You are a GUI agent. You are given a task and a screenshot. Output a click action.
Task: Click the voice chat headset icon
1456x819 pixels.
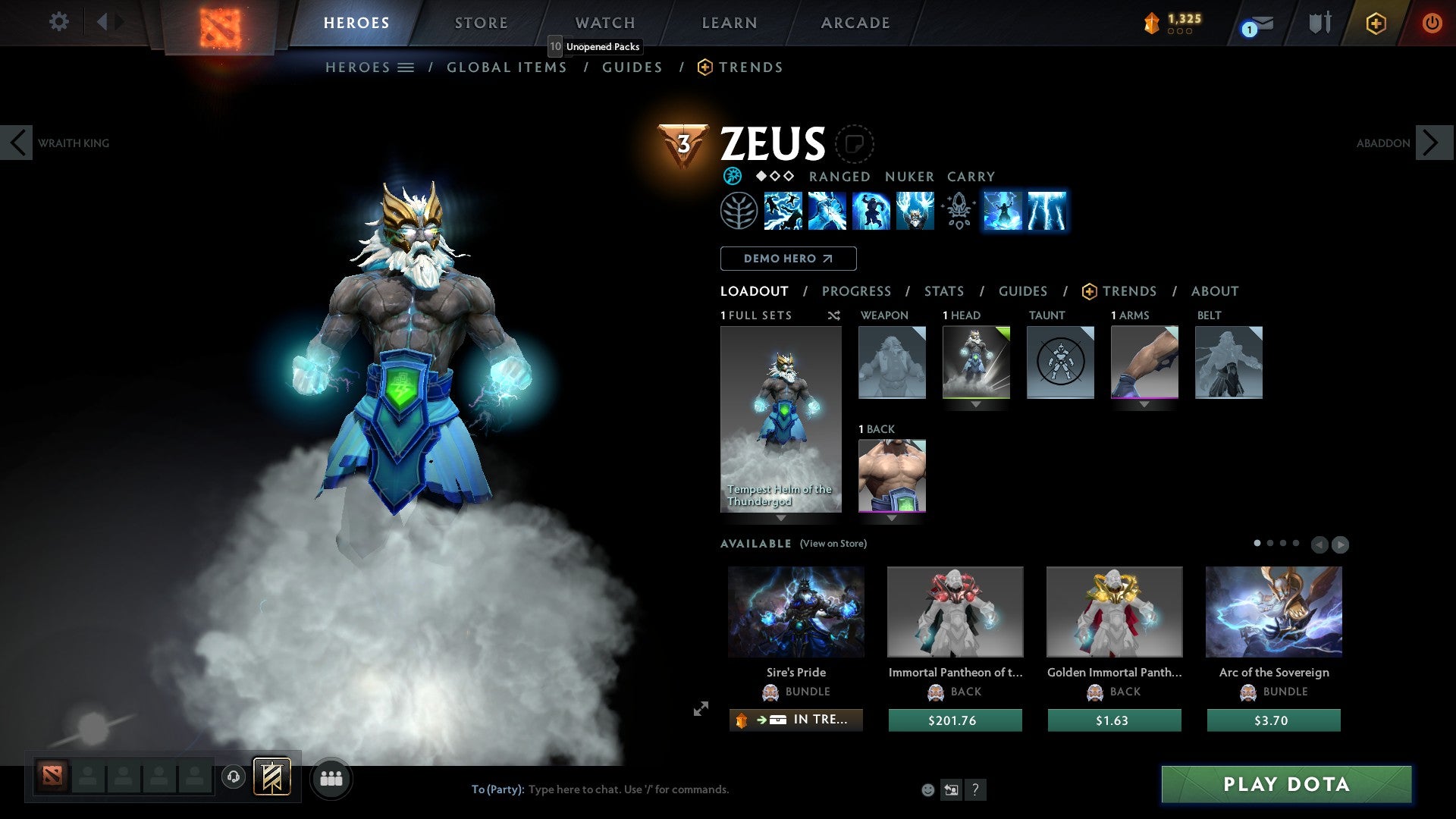click(234, 777)
